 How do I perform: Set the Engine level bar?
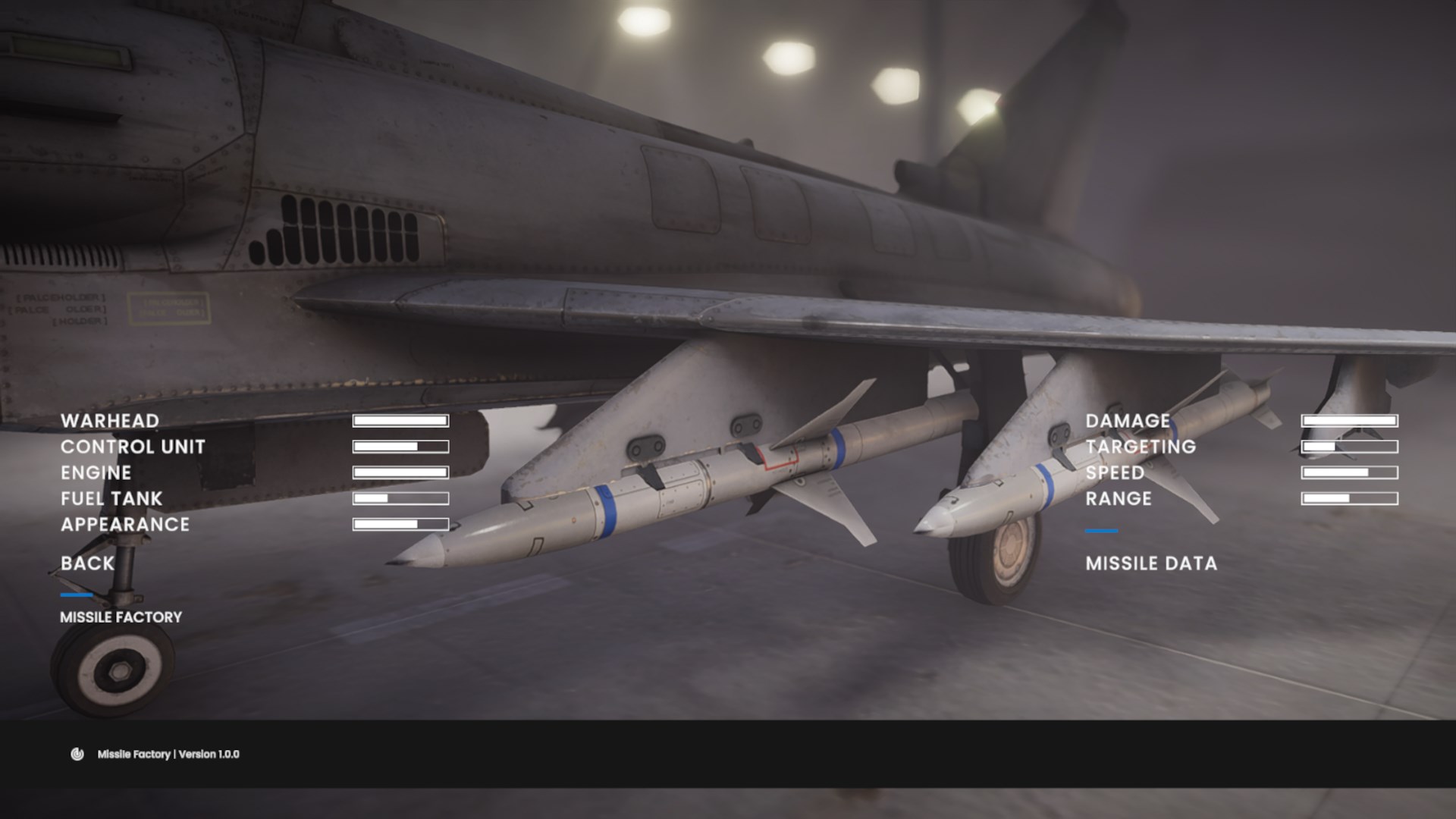coord(400,472)
